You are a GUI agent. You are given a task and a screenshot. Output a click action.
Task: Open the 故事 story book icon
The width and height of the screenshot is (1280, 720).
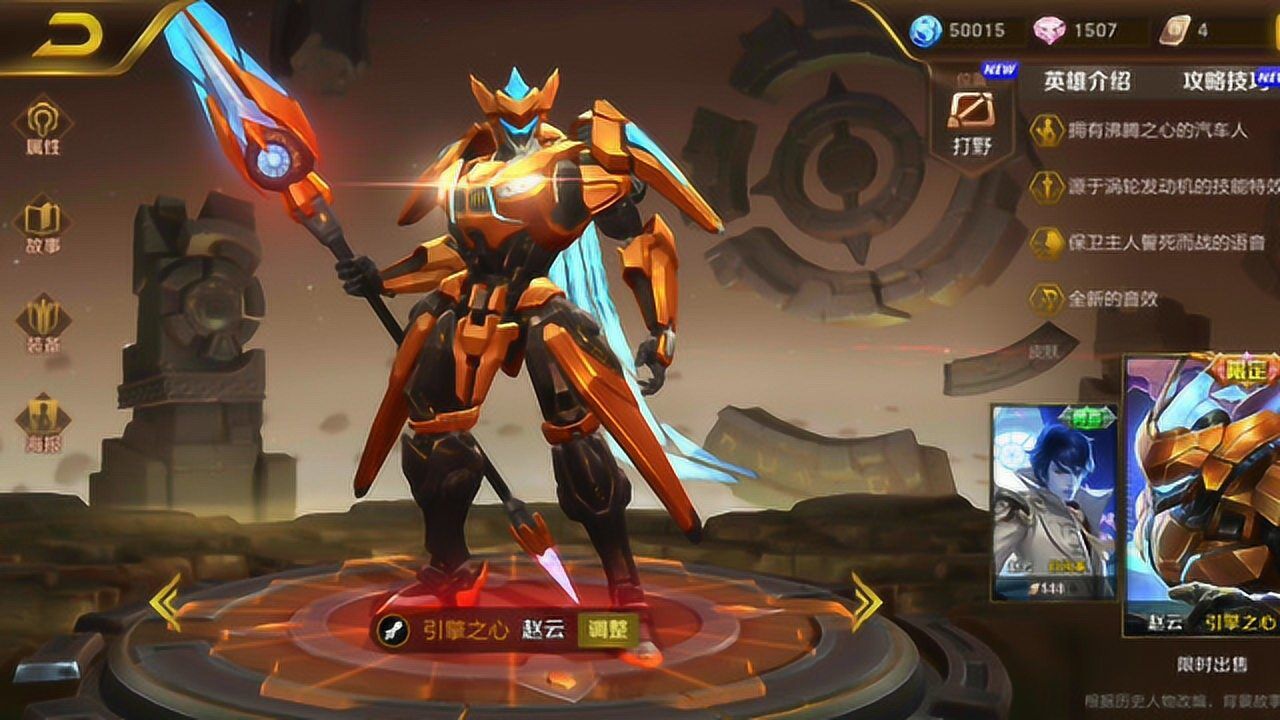(42, 225)
